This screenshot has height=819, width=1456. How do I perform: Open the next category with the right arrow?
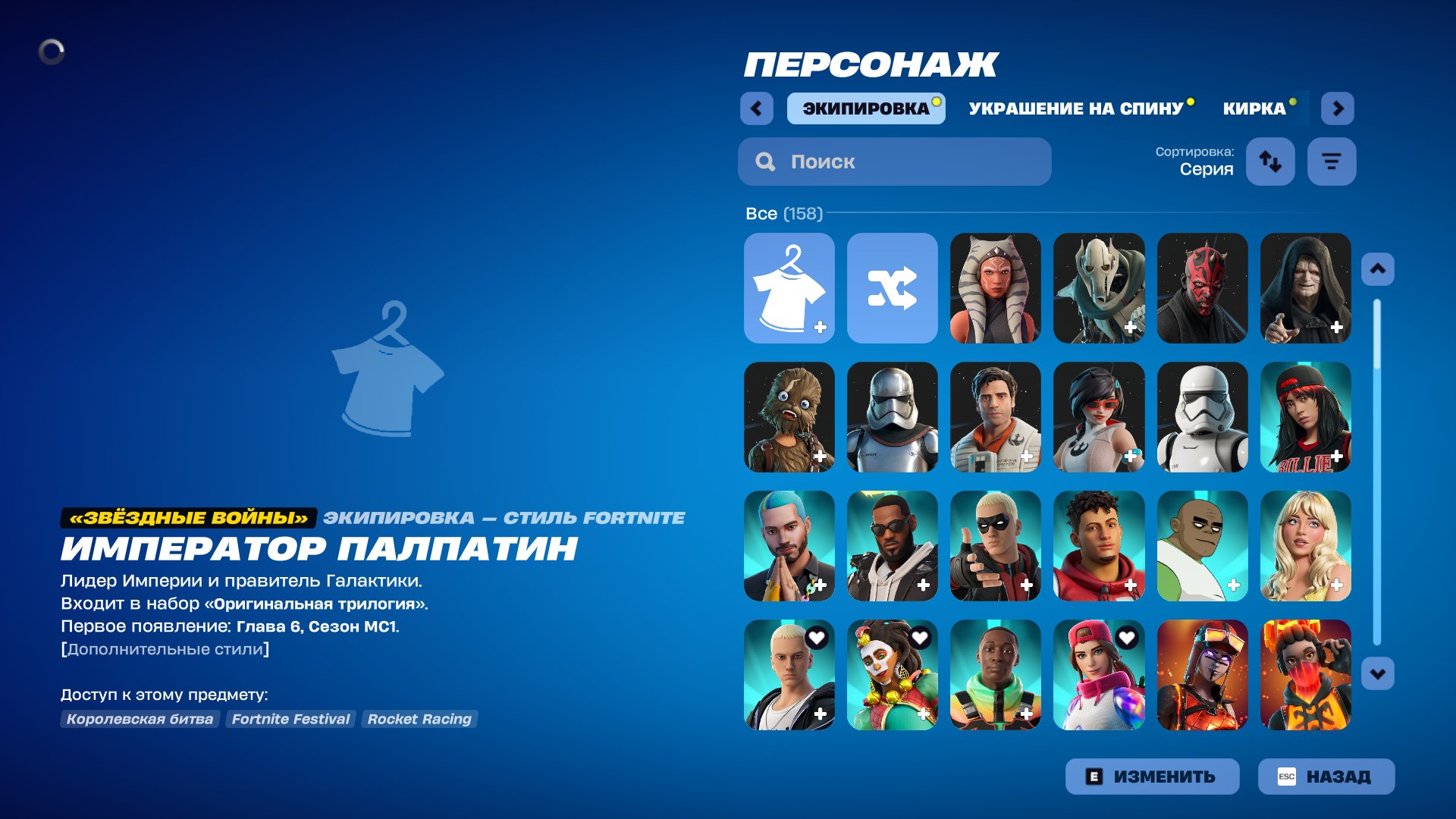click(1338, 108)
